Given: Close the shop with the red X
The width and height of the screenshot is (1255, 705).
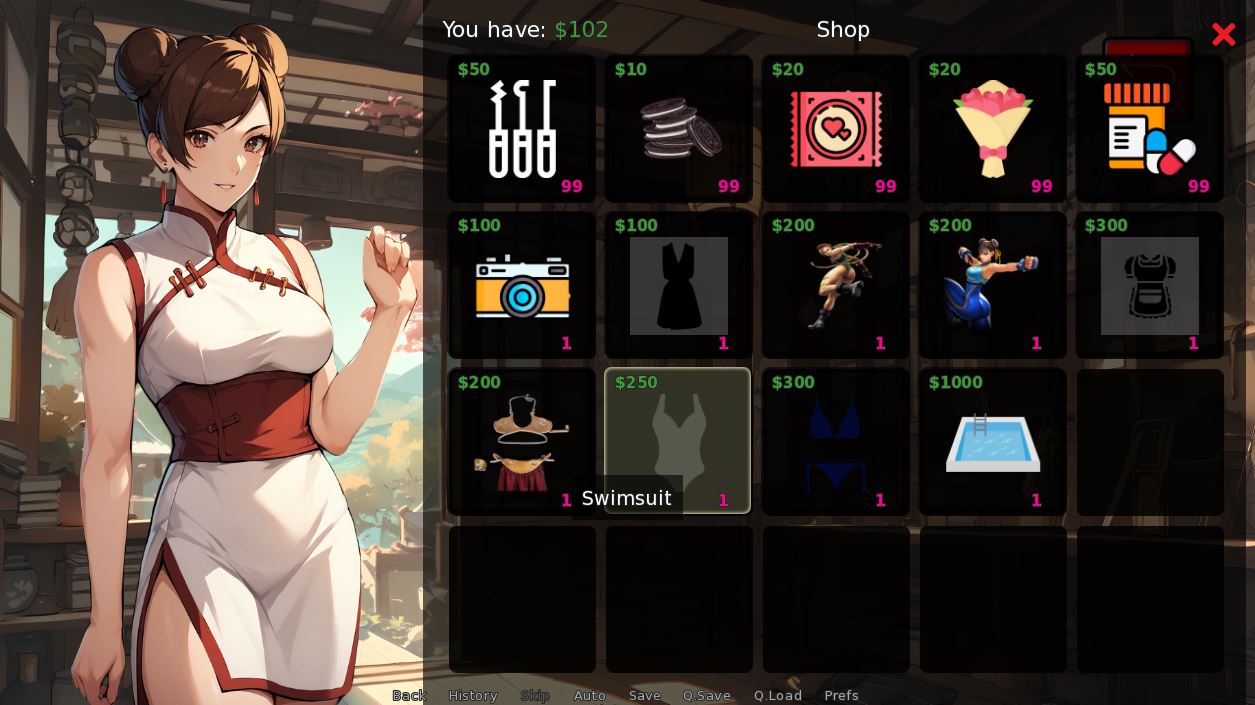Looking at the screenshot, I should [x=1223, y=35].
